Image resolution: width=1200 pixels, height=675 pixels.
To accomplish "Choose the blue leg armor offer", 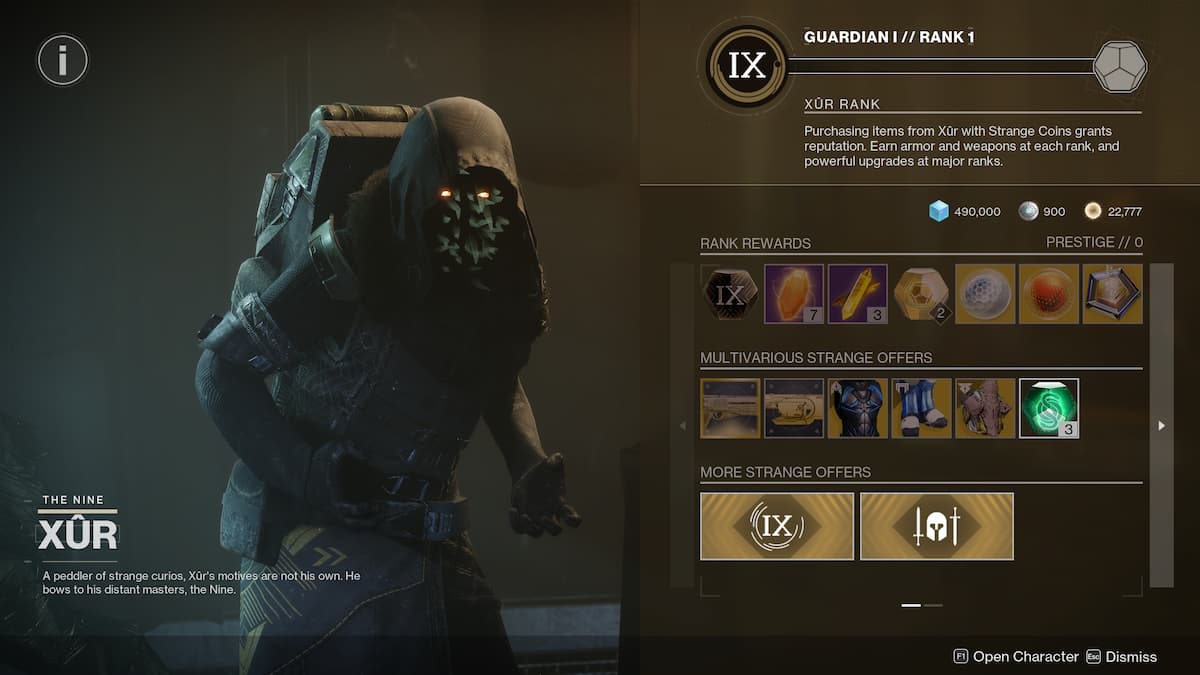I will 921,408.
